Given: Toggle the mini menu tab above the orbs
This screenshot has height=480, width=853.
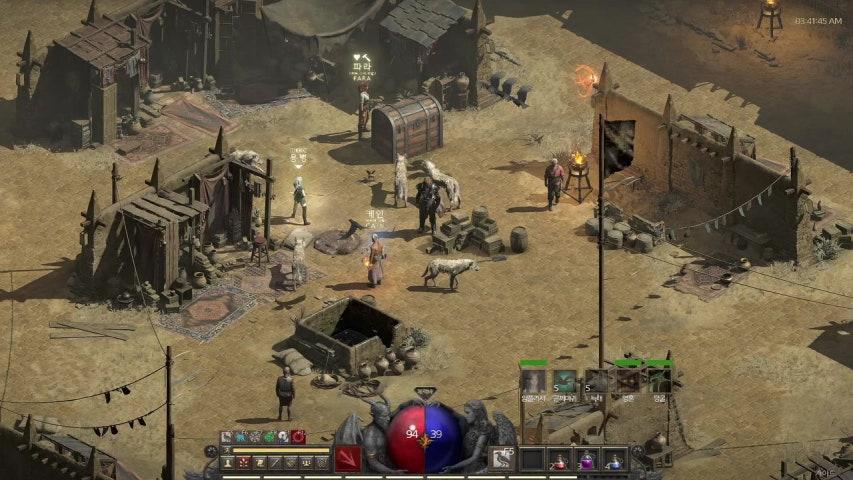Looking at the screenshot, I should [425, 393].
